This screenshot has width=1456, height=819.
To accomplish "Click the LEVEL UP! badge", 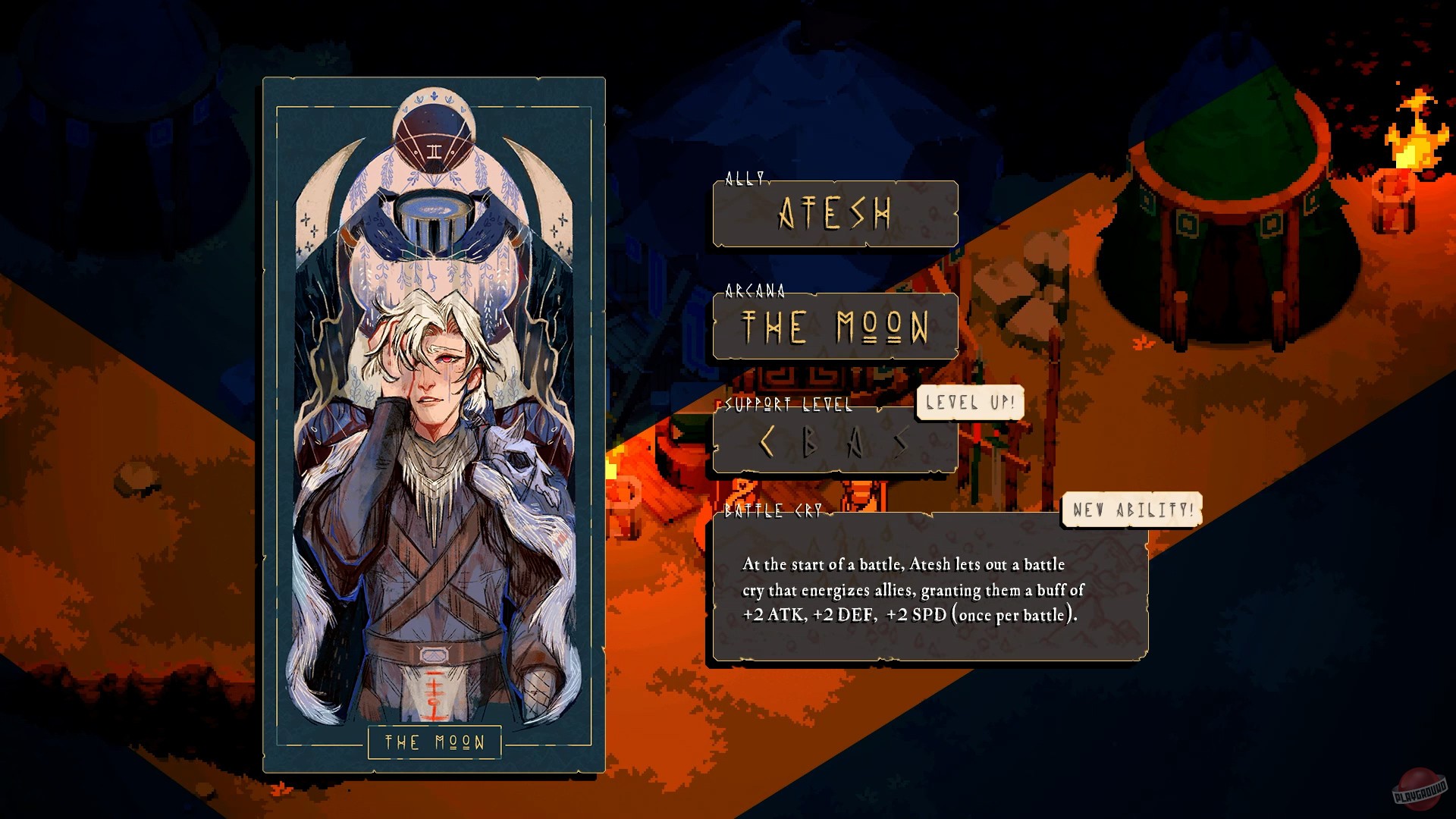I will 969,403.
